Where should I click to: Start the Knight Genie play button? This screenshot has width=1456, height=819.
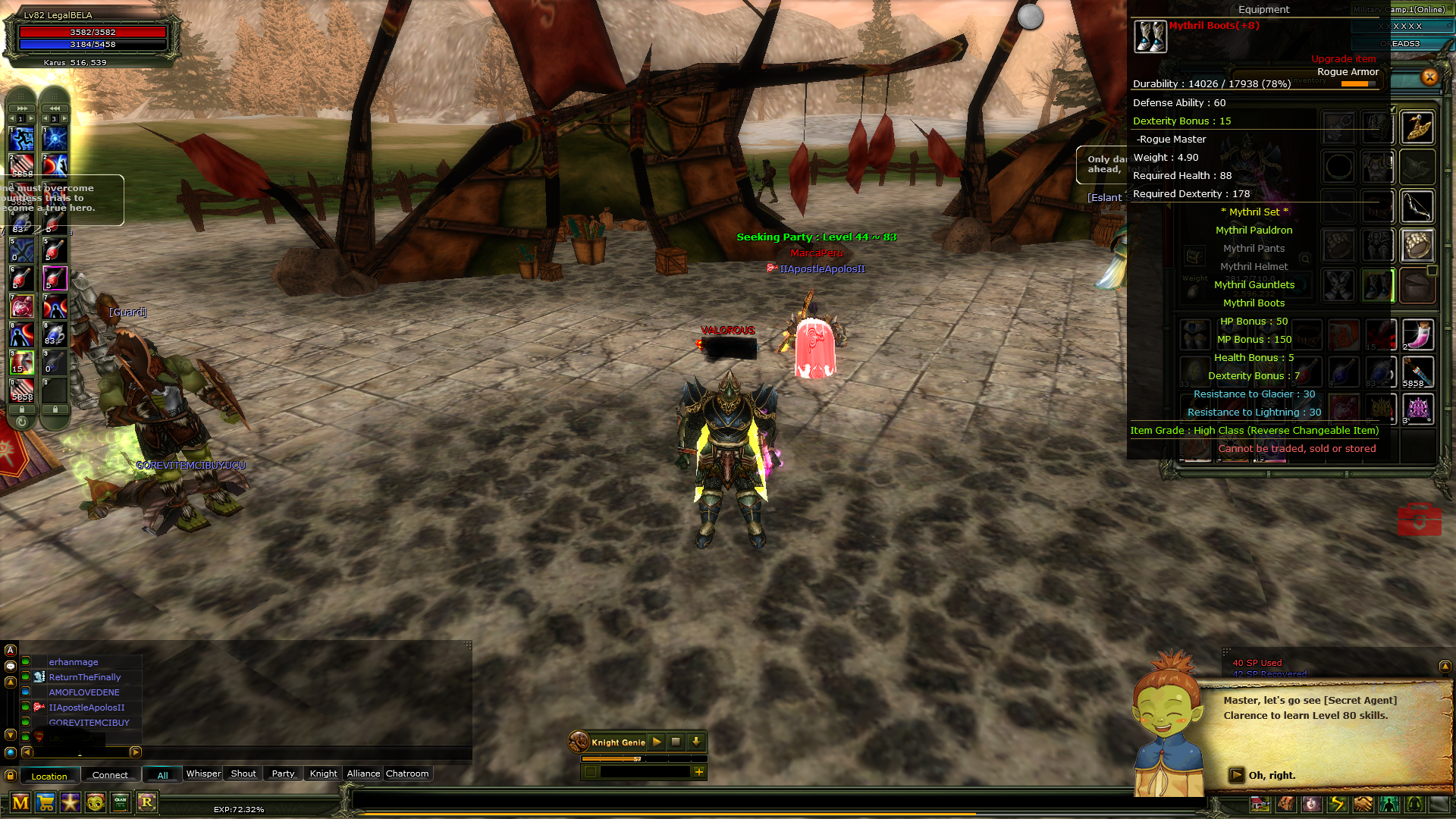click(657, 742)
